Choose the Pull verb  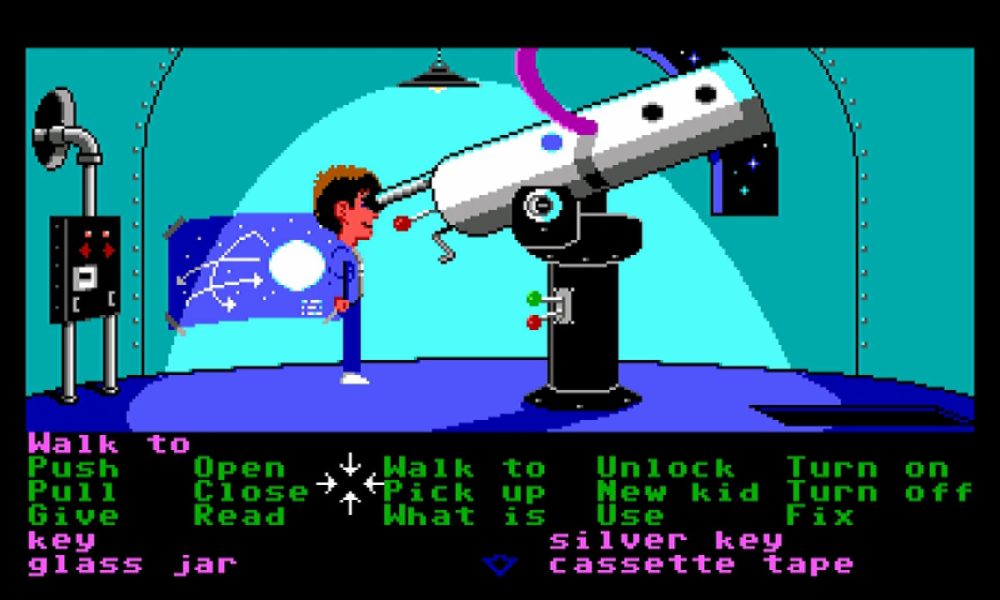(x=73, y=492)
